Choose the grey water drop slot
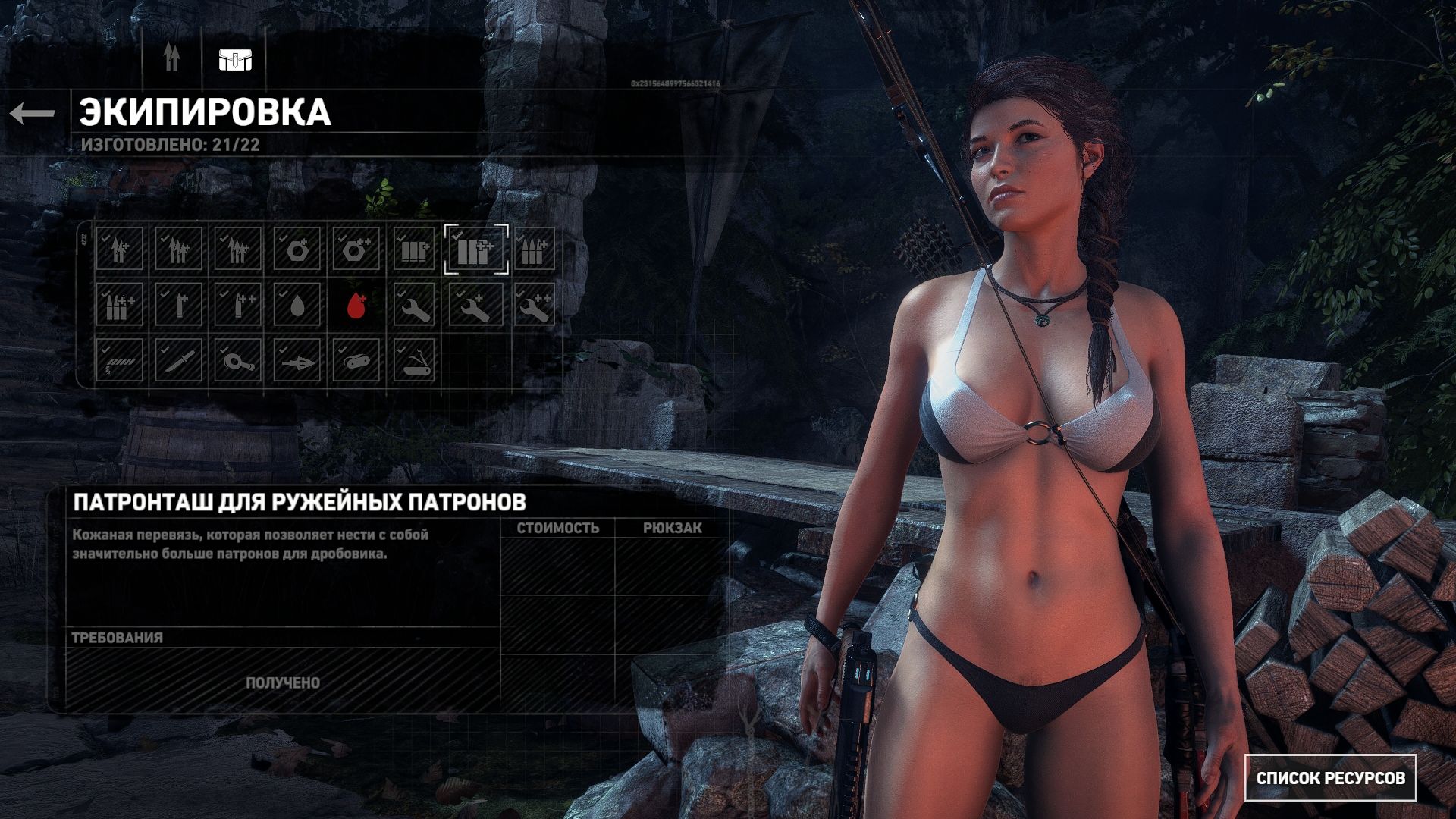The width and height of the screenshot is (1456, 819). [x=297, y=305]
